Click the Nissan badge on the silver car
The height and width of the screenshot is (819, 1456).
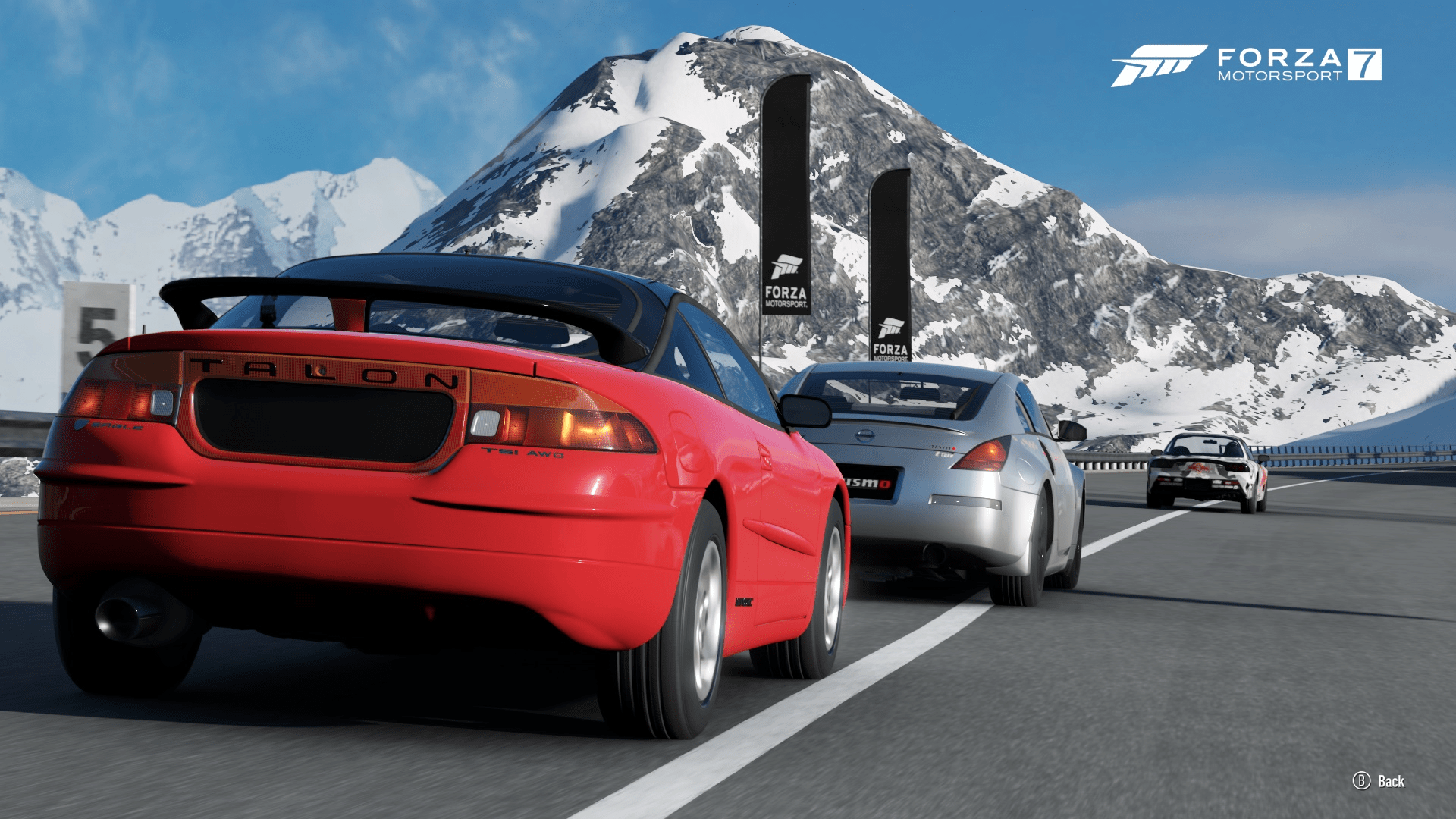pos(864,435)
